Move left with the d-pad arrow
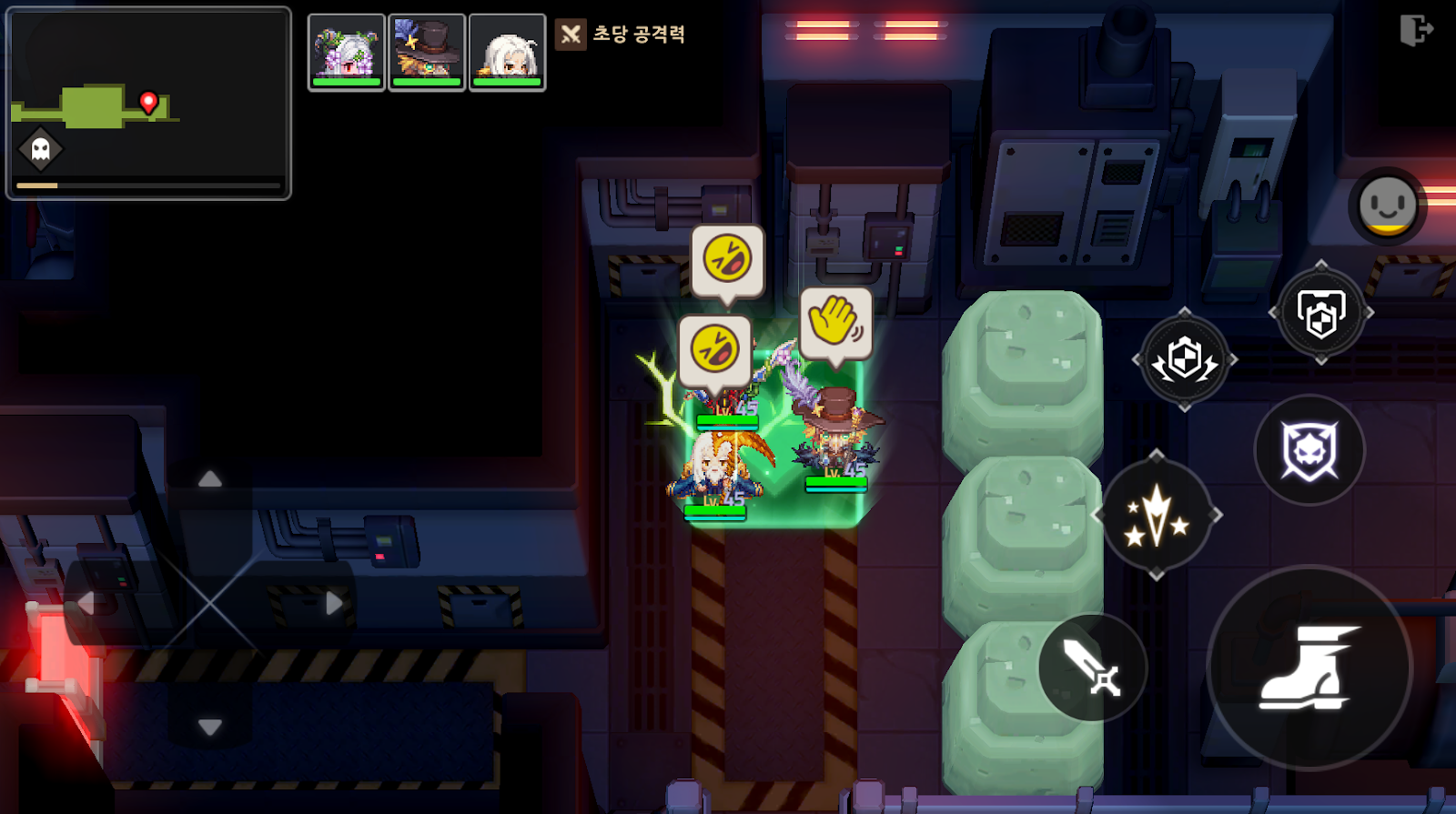The height and width of the screenshot is (814, 1456). [86, 603]
